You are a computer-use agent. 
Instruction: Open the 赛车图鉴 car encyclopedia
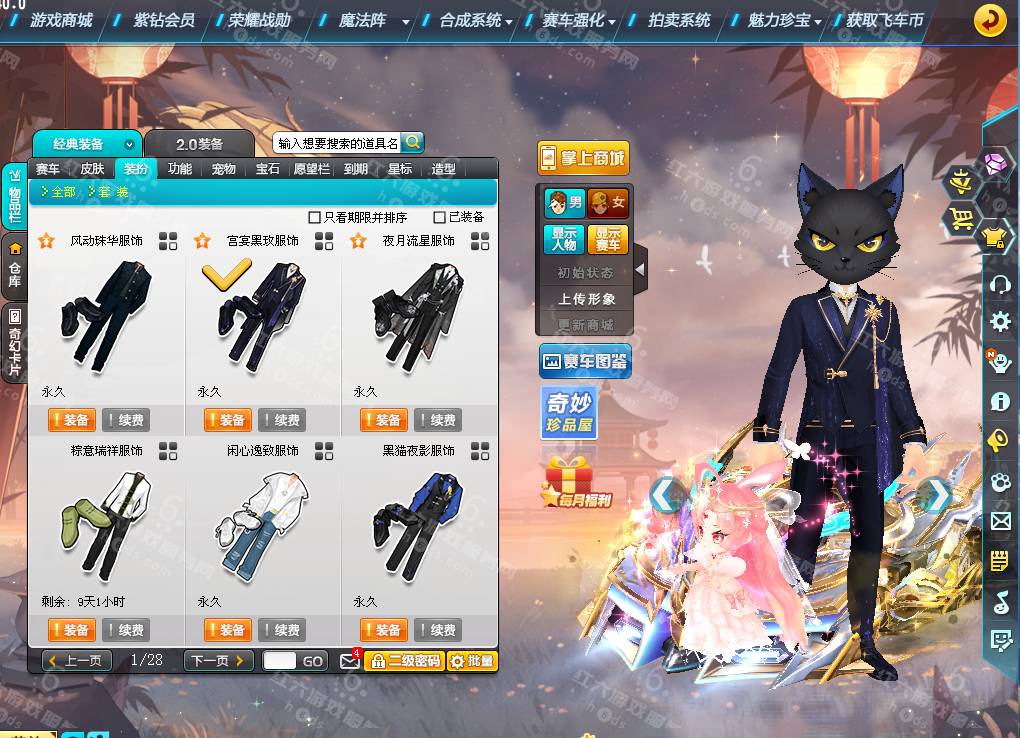[x=584, y=361]
